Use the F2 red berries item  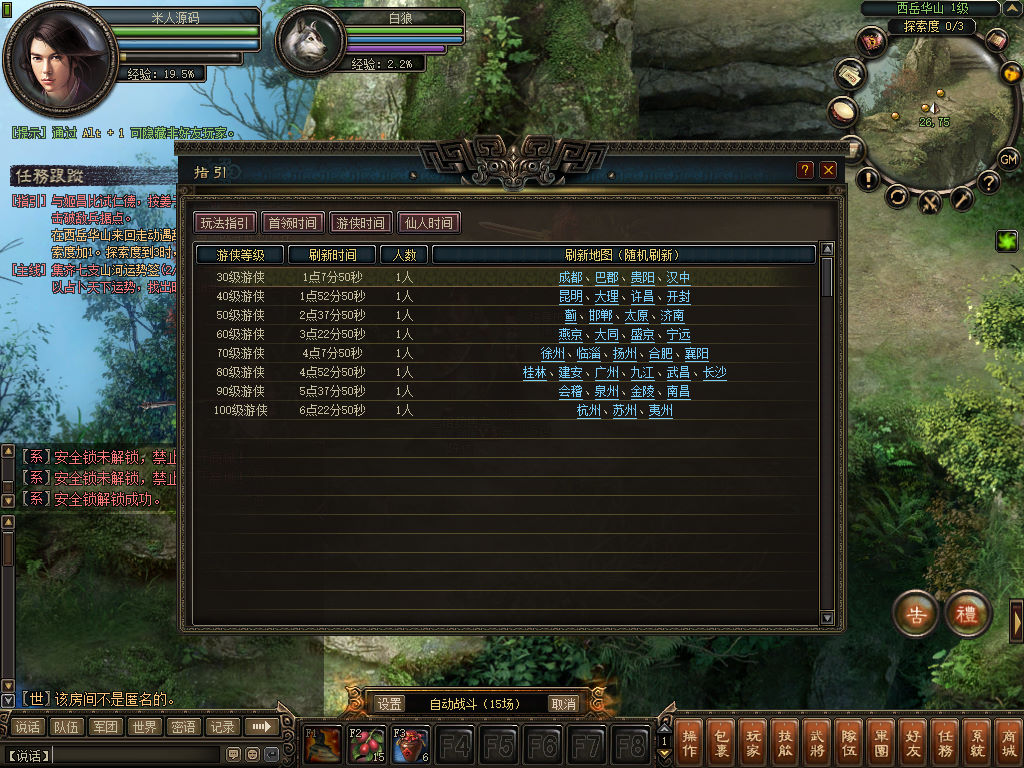(x=366, y=745)
